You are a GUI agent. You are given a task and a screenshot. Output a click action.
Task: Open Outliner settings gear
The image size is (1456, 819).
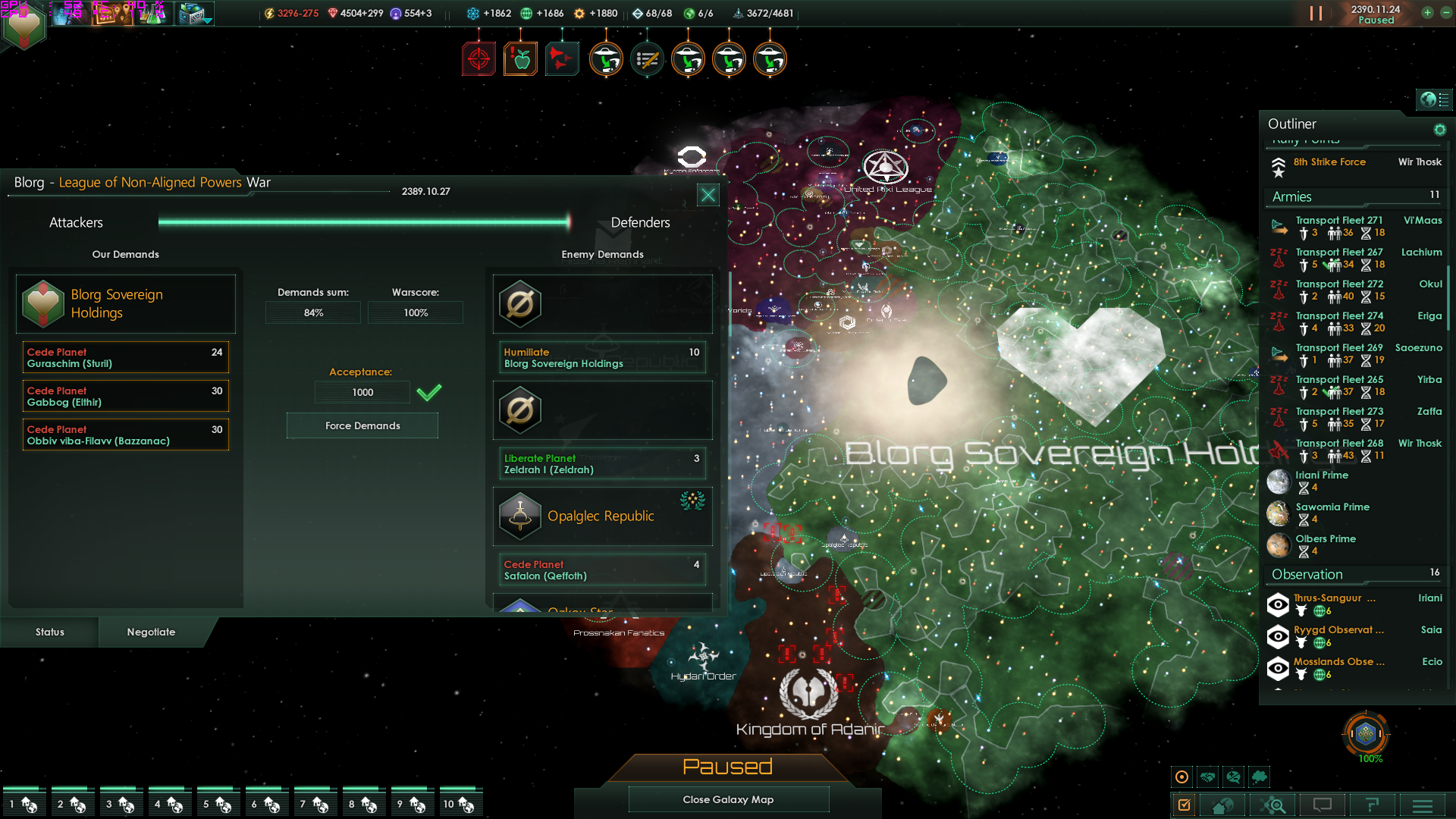click(x=1439, y=130)
